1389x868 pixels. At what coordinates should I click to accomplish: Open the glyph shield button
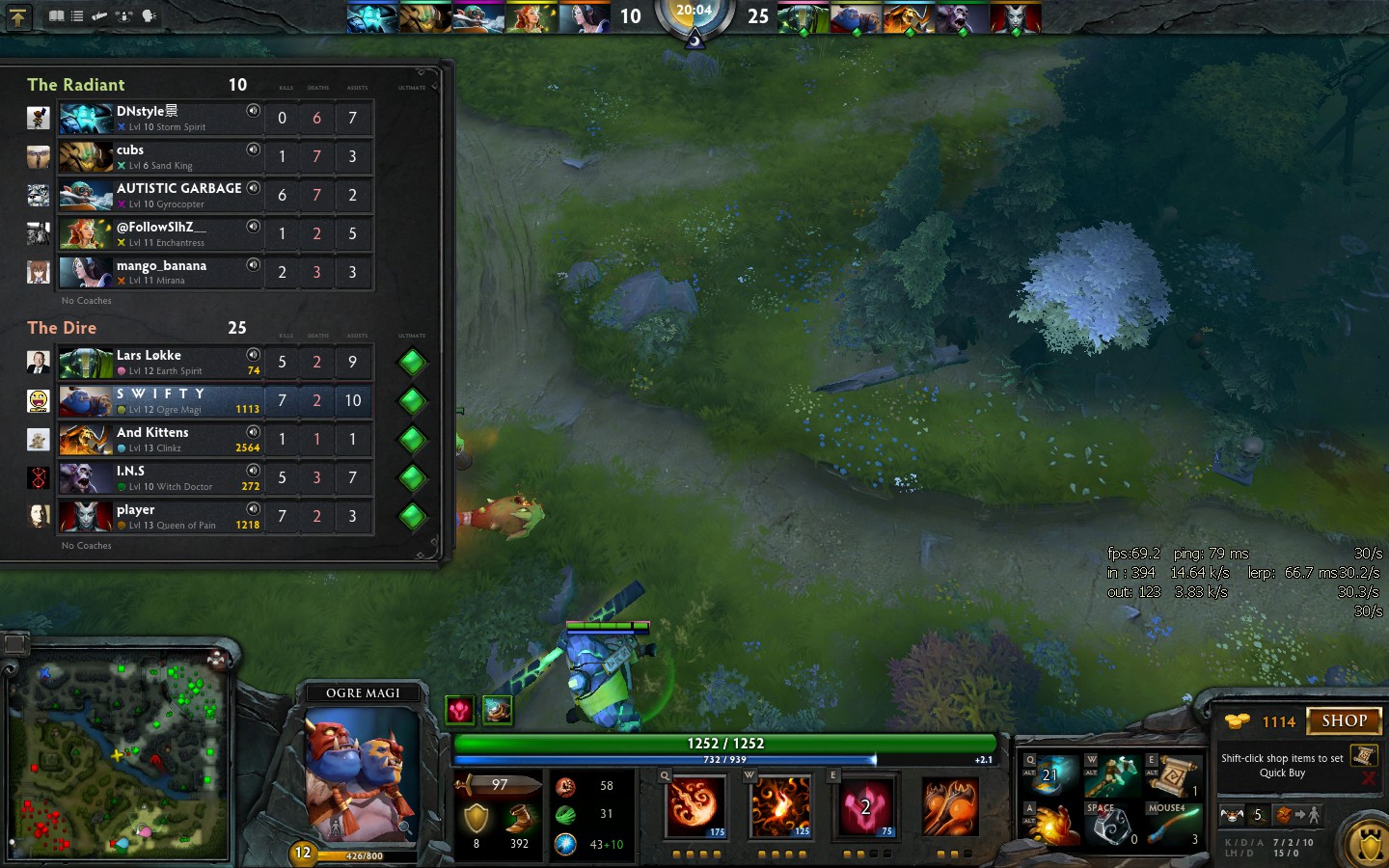(x=1368, y=845)
